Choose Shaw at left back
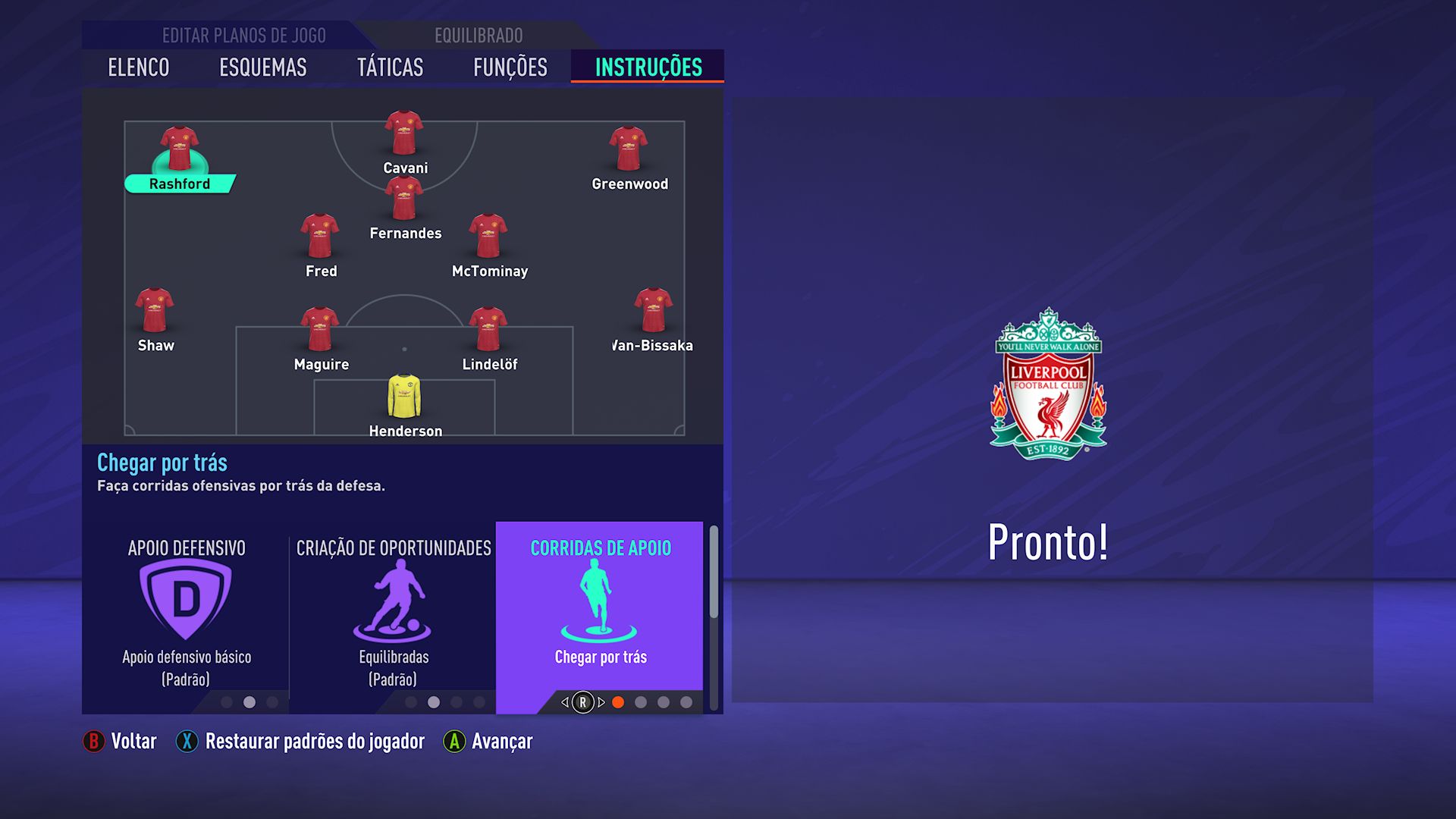 pos(155,311)
